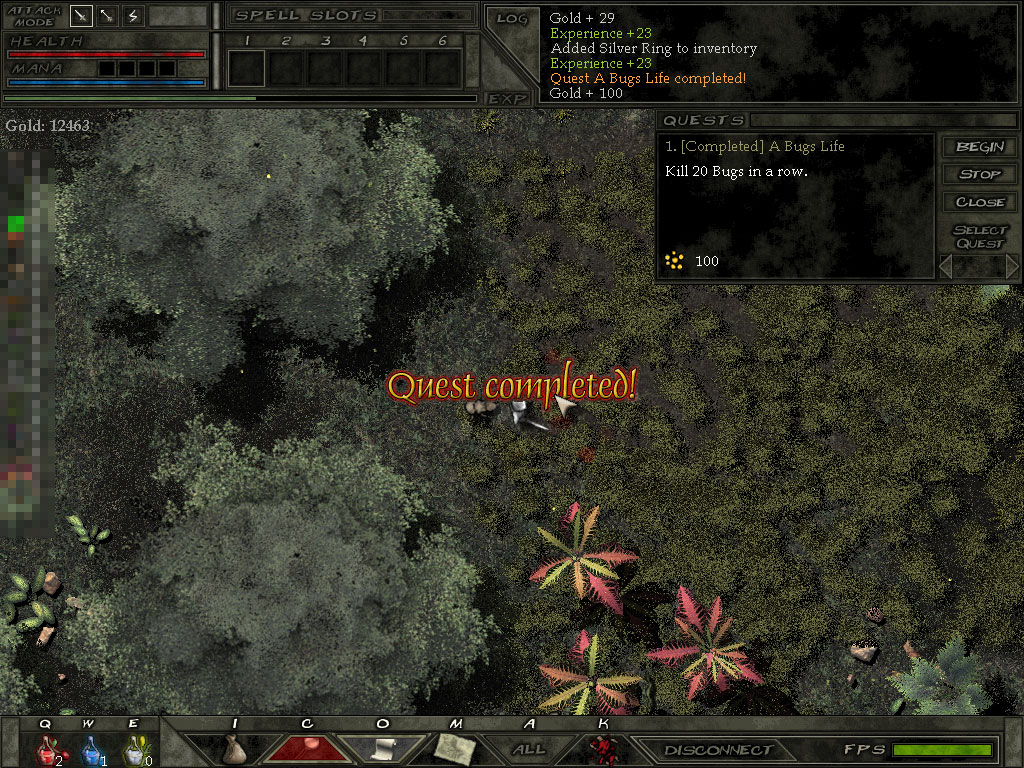Select spell slot number 1
1024x768 pixels.
click(247, 68)
